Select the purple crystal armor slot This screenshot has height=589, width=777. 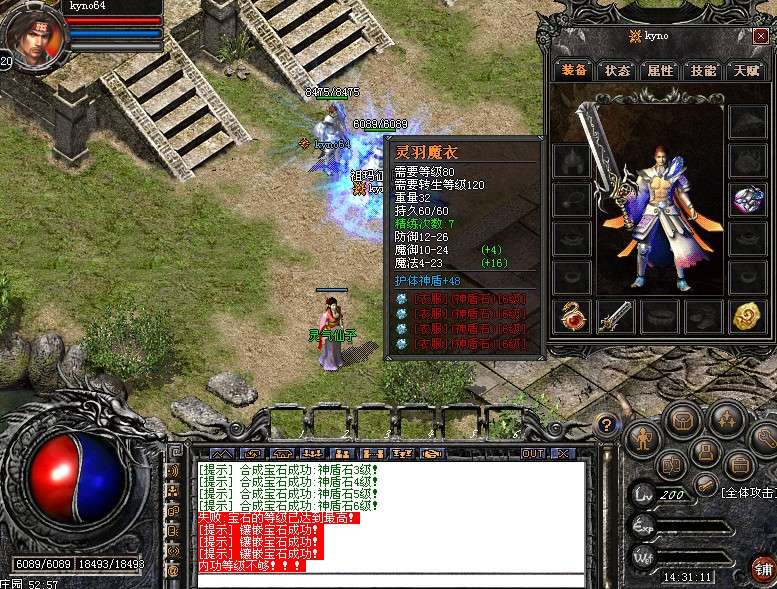click(x=746, y=197)
